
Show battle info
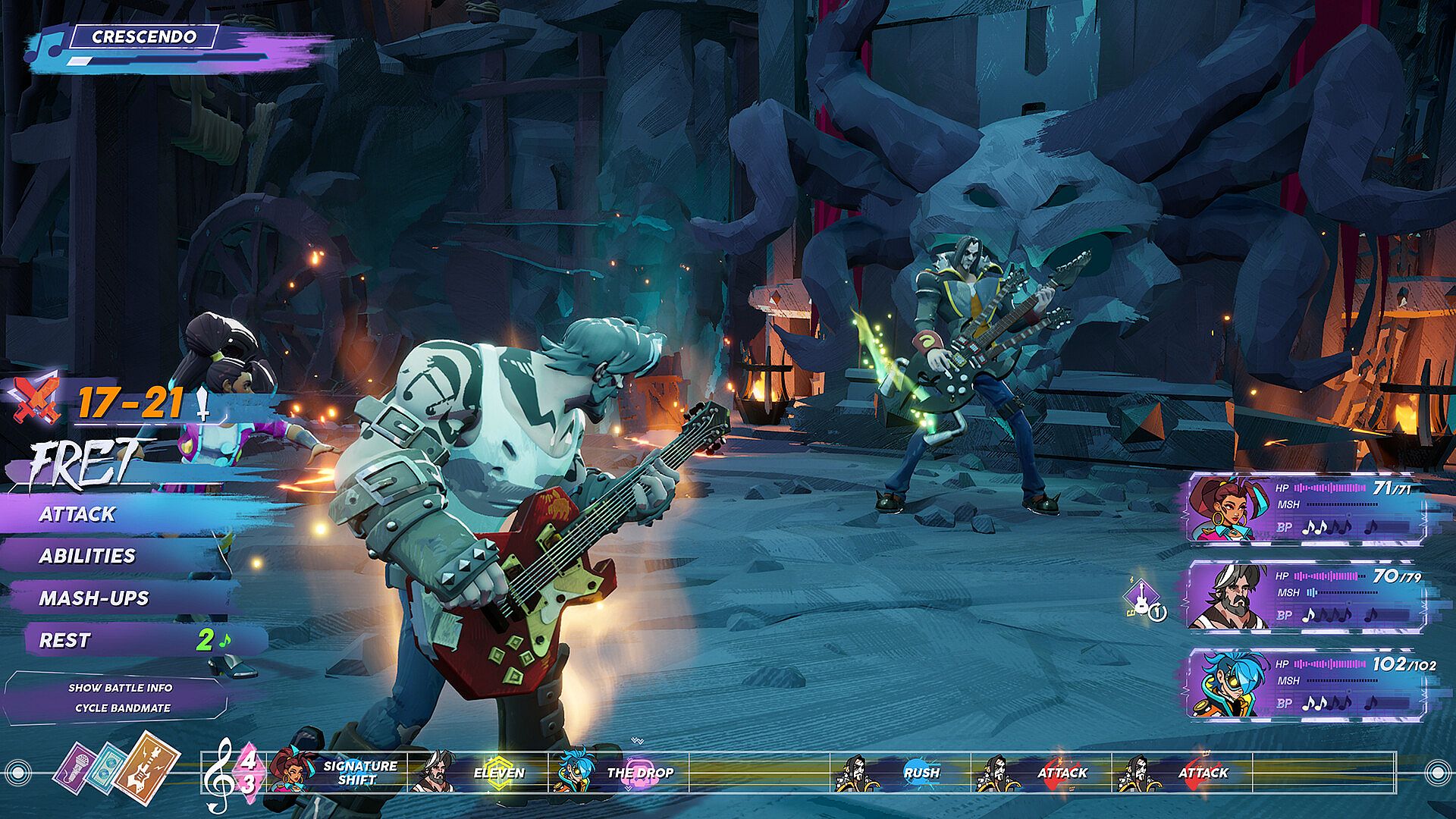point(121,688)
